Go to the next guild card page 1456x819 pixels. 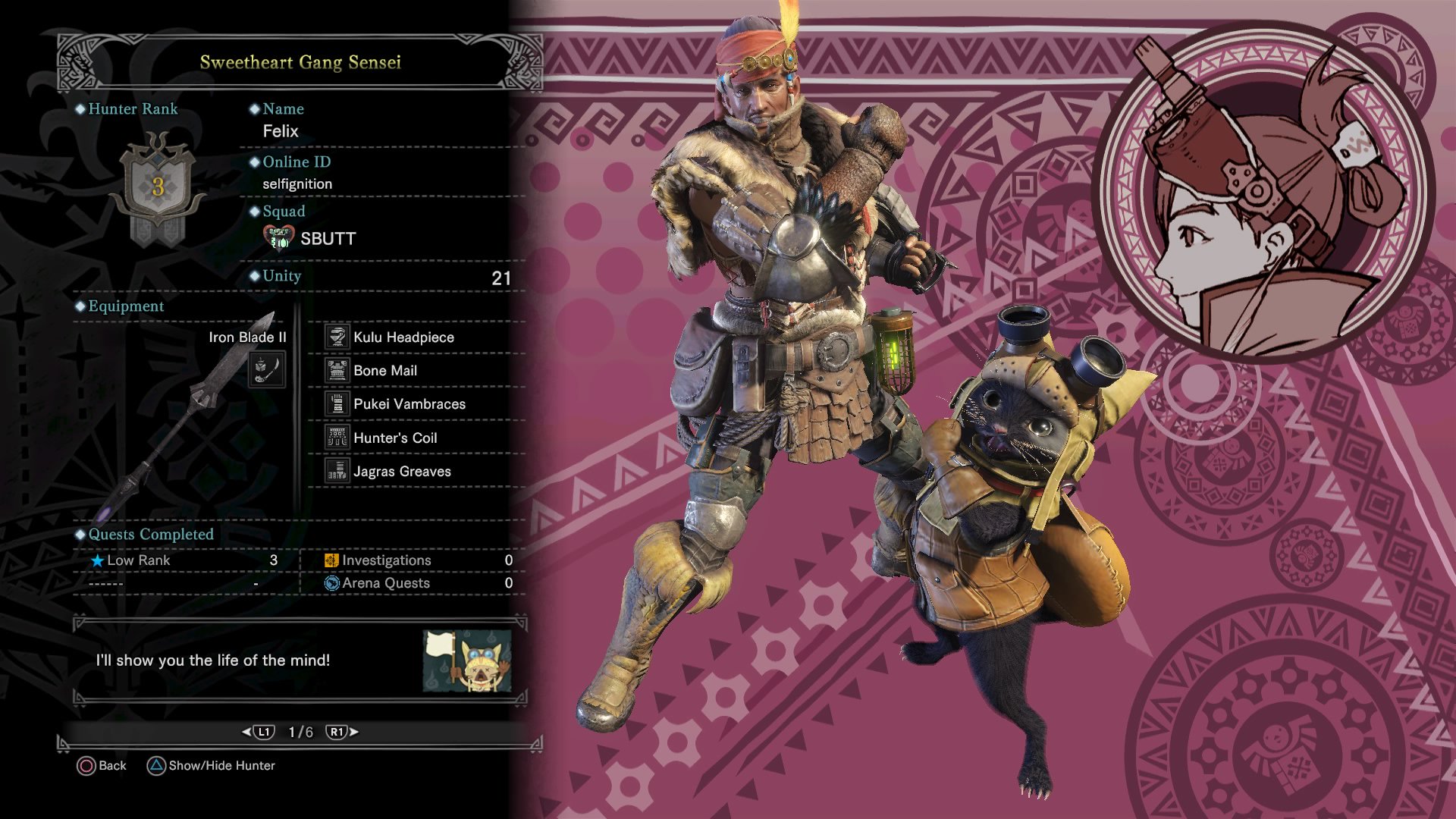point(342,732)
